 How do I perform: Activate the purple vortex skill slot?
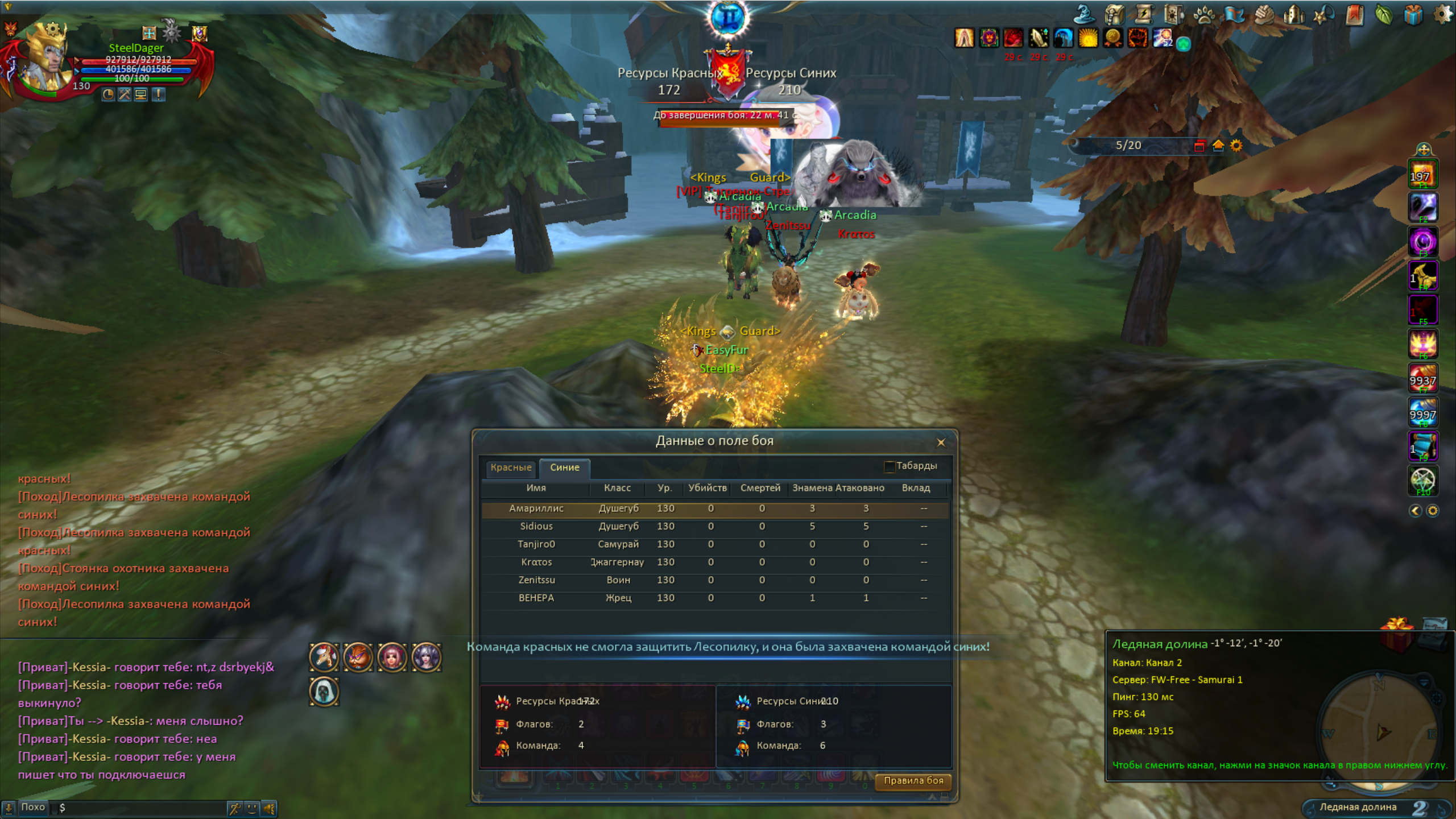(1422, 242)
